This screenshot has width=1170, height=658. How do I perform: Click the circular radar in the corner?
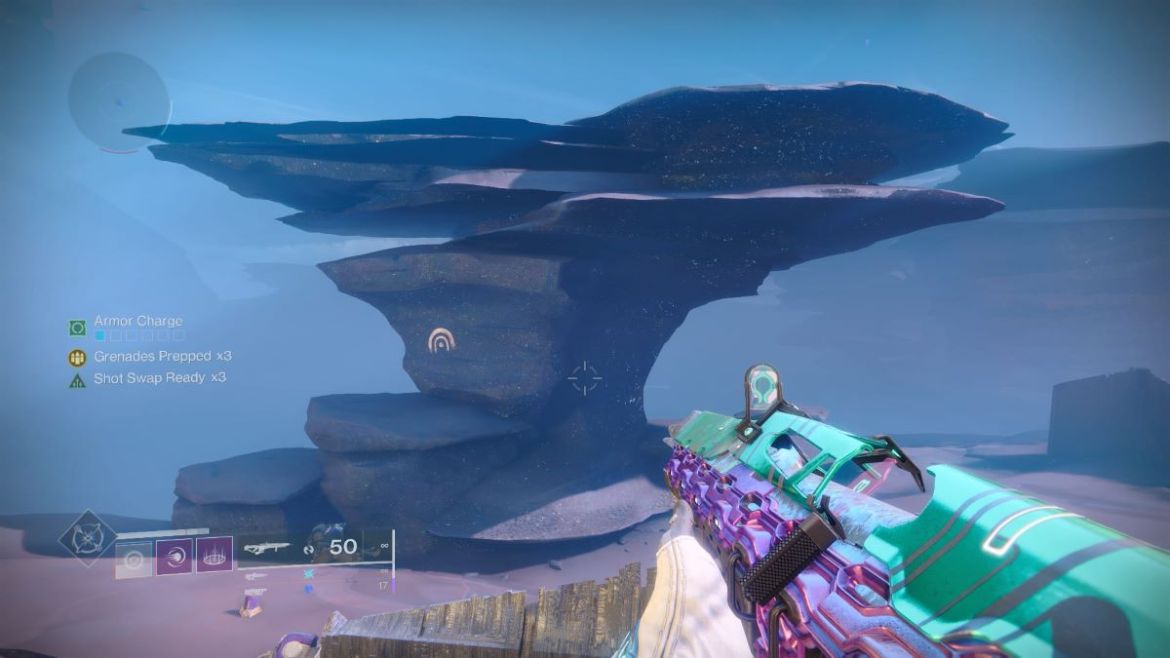point(118,102)
